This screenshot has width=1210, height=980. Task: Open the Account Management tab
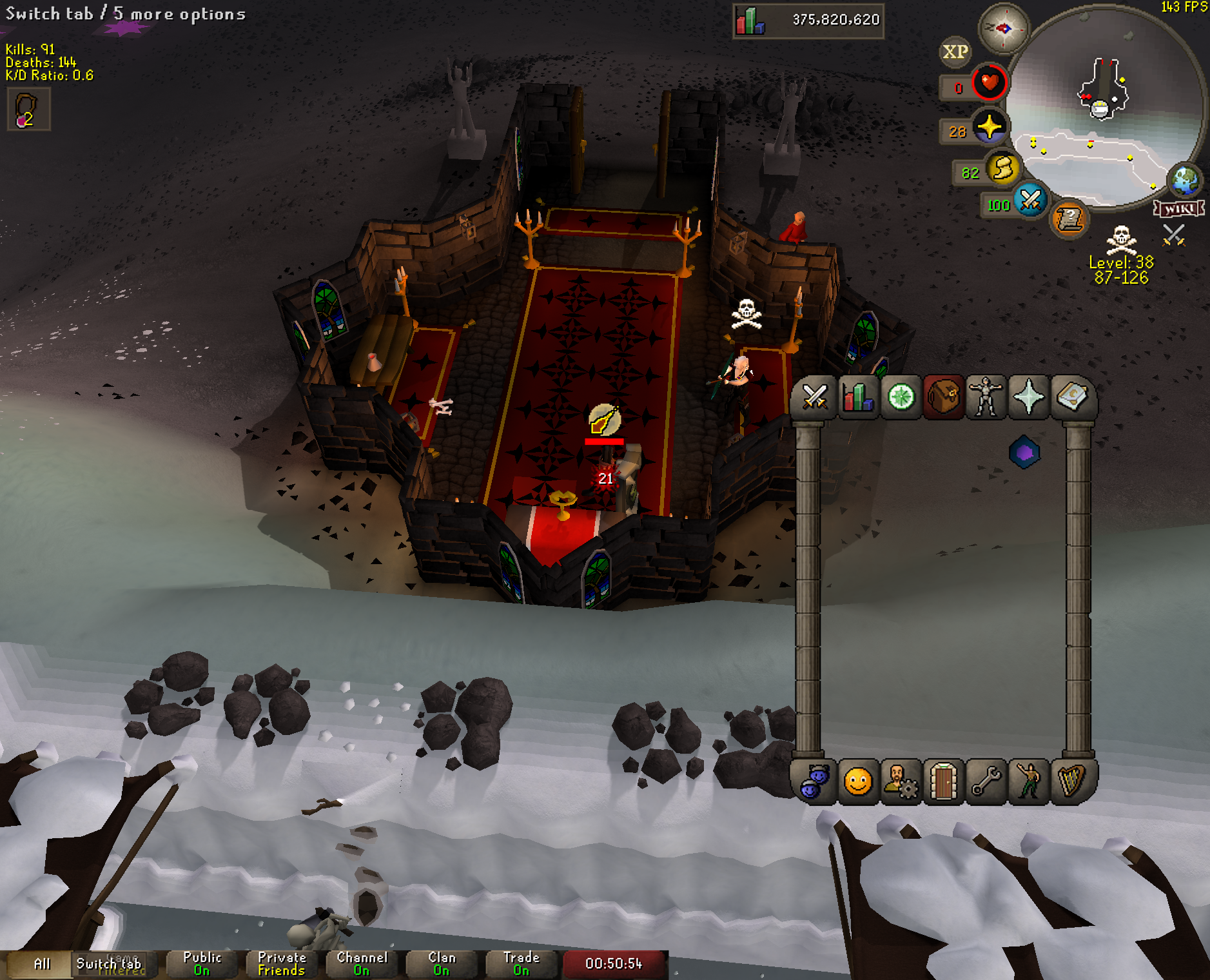click(x=901, y=782)
